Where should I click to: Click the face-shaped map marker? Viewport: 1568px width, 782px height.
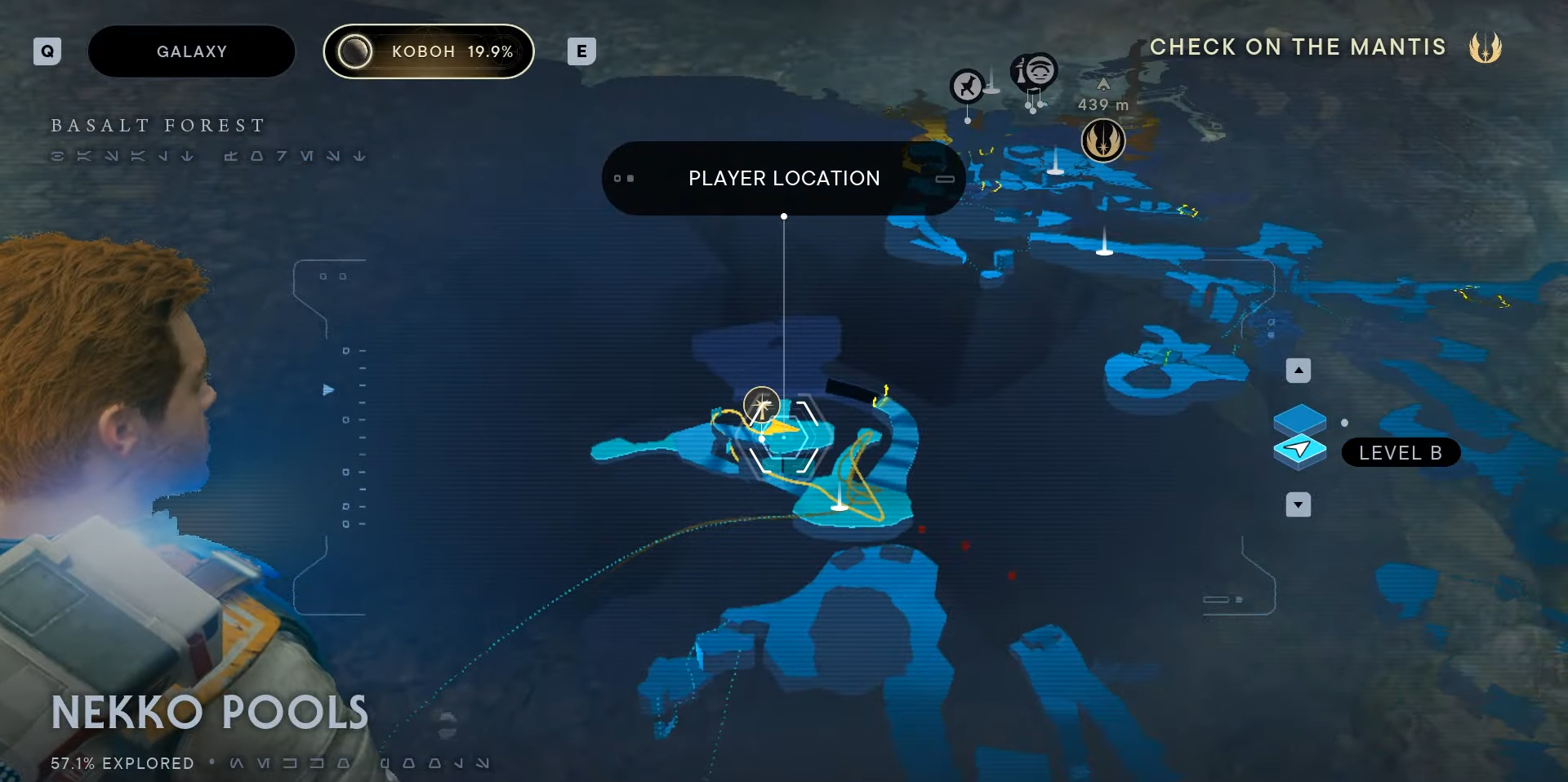point(1036,71)
